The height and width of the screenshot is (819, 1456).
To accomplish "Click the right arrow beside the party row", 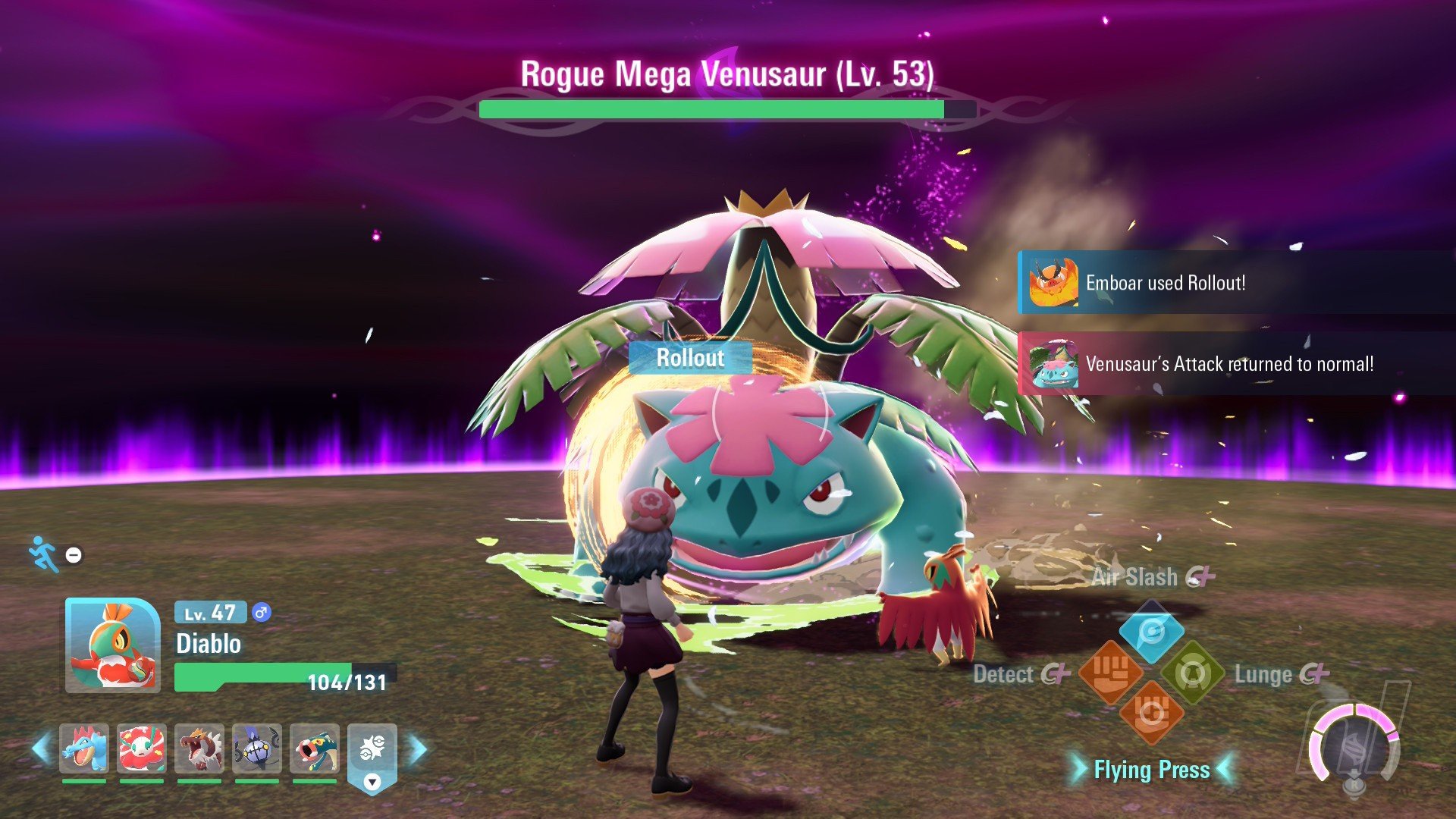I will click(418, 749).
